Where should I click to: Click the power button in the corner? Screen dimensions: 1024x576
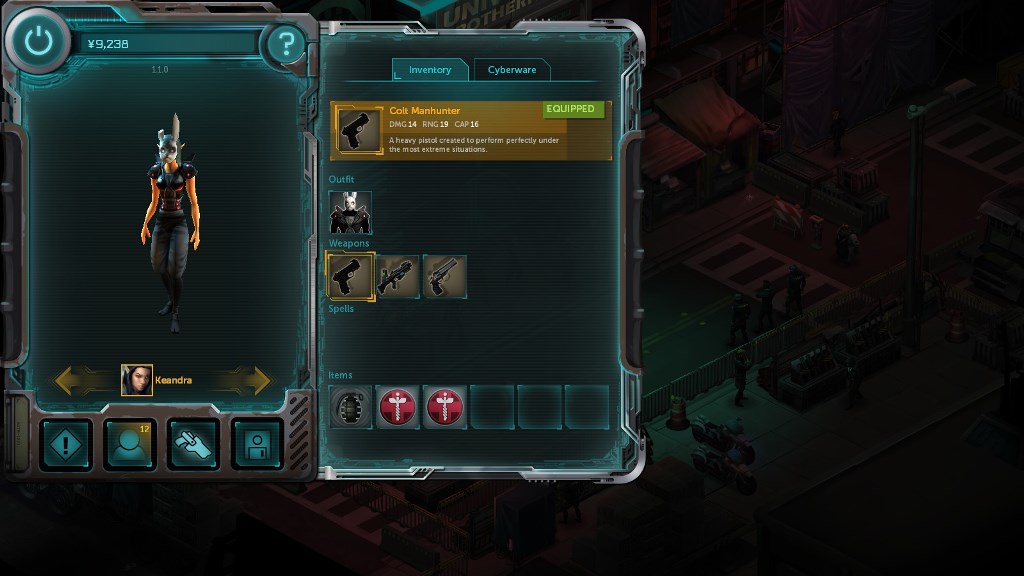click(x=38, y=42)
